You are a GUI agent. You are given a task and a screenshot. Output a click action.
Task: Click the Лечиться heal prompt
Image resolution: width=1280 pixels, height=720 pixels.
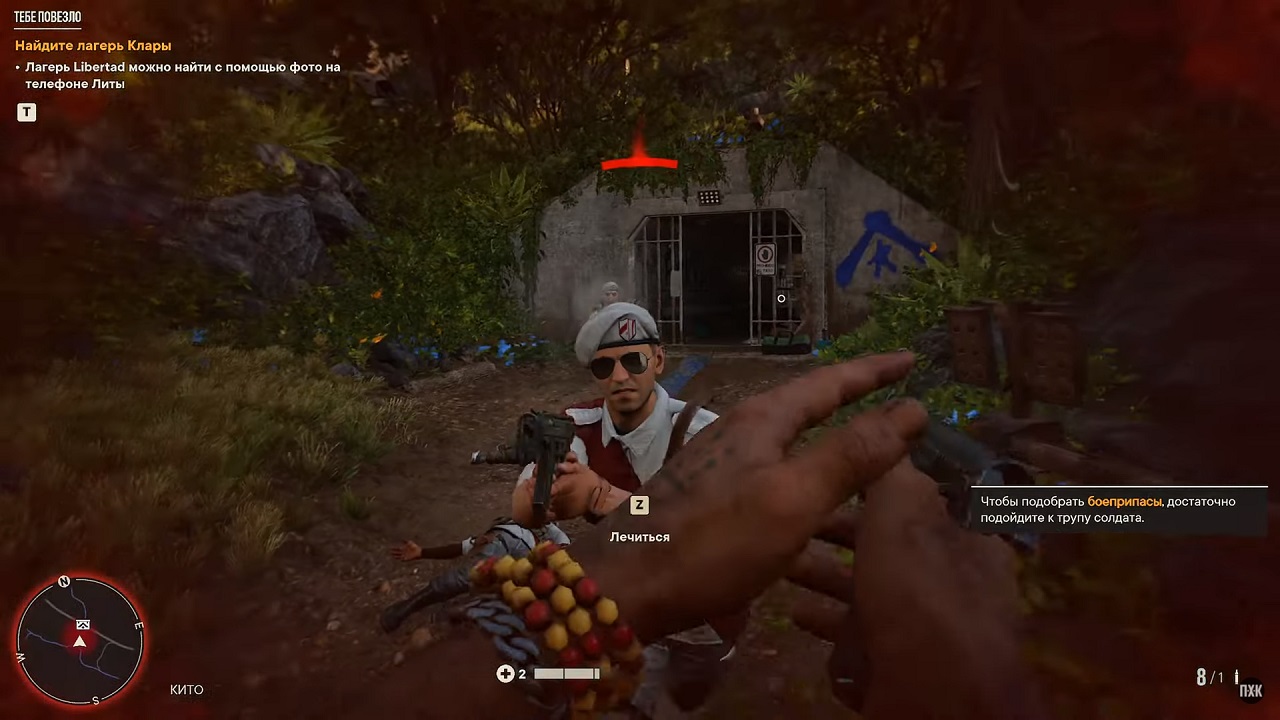click(x=638, y=536)
